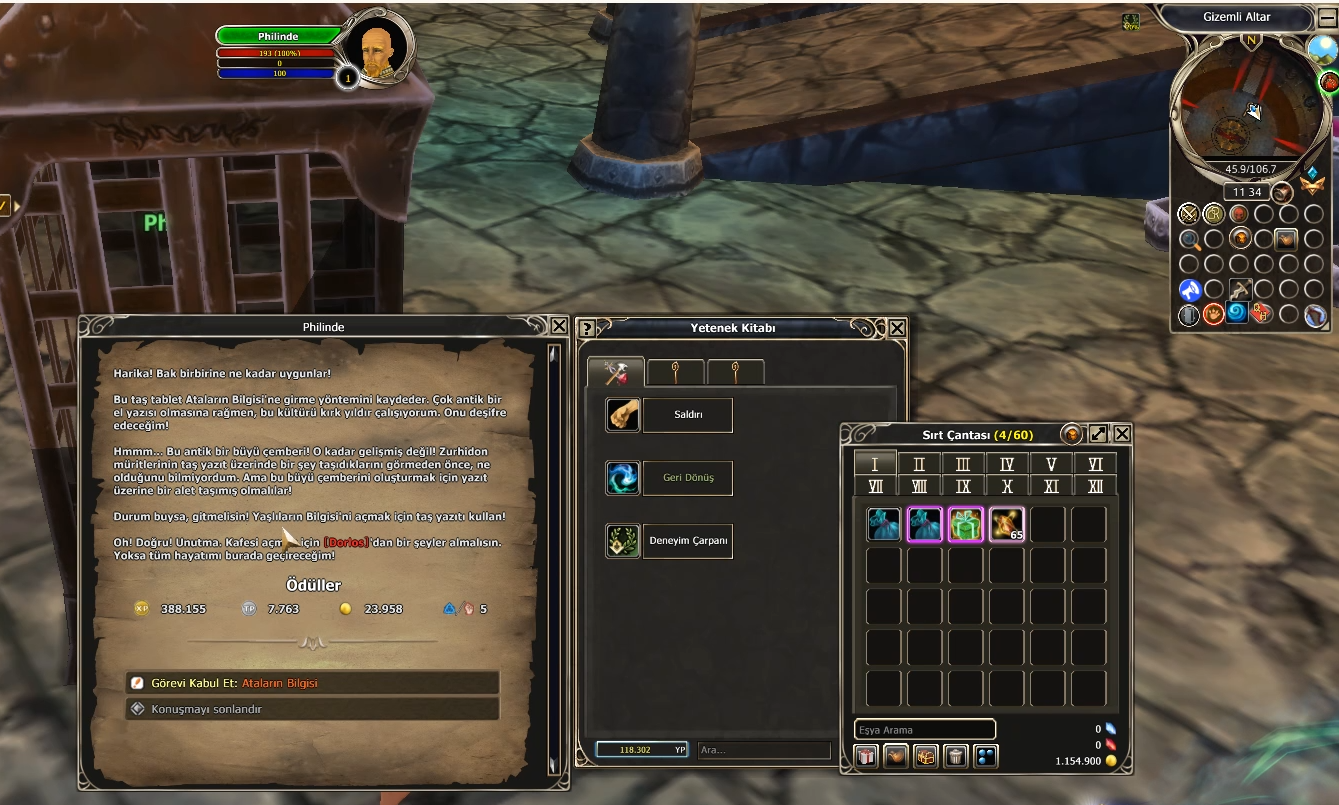Close the Sırt Çantası bag window
Screen dimensions: 1339x805
tap(1122, 434)
